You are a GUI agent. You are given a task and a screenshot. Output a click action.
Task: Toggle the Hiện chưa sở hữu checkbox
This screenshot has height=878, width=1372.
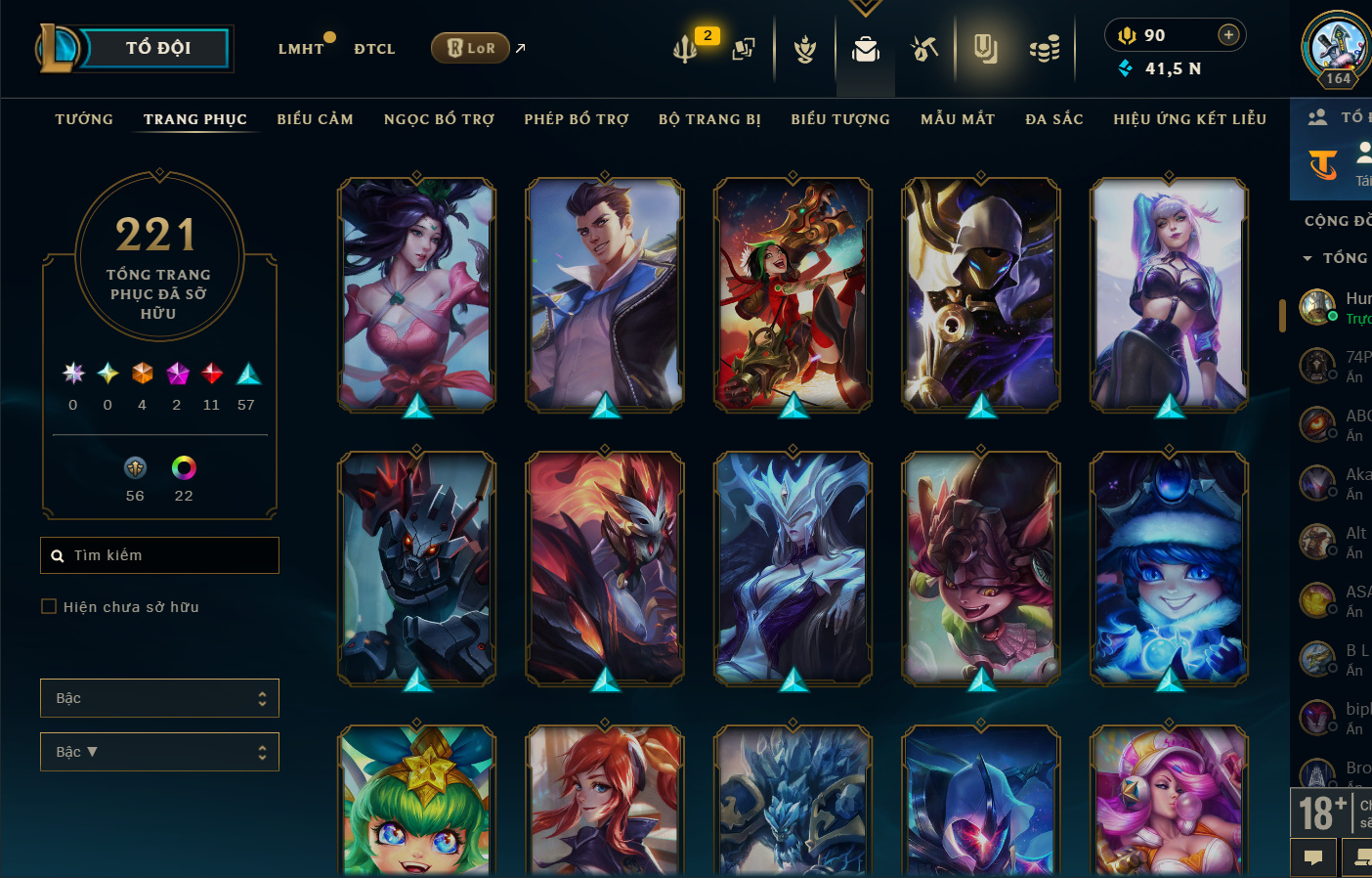49,607
